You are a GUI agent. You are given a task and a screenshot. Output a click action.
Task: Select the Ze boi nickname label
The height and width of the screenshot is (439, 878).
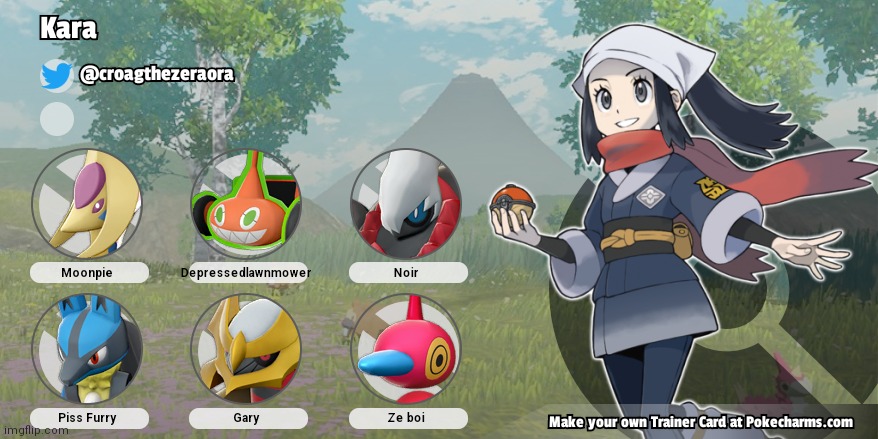pos(406,418)
